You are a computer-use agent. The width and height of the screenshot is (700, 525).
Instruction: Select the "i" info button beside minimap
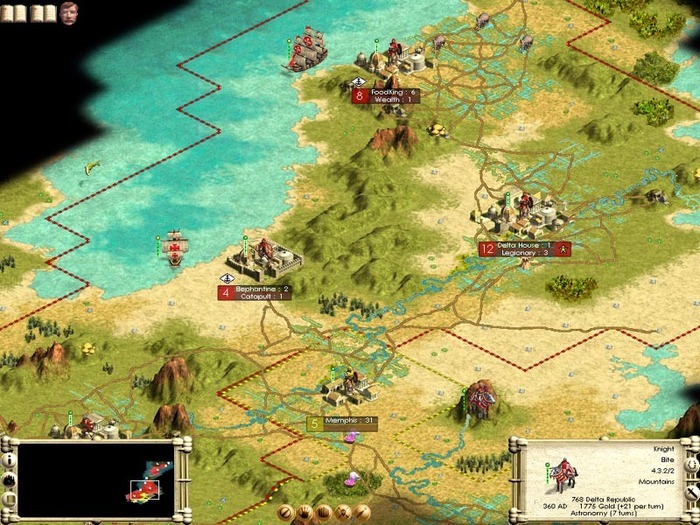click(9, 460)
